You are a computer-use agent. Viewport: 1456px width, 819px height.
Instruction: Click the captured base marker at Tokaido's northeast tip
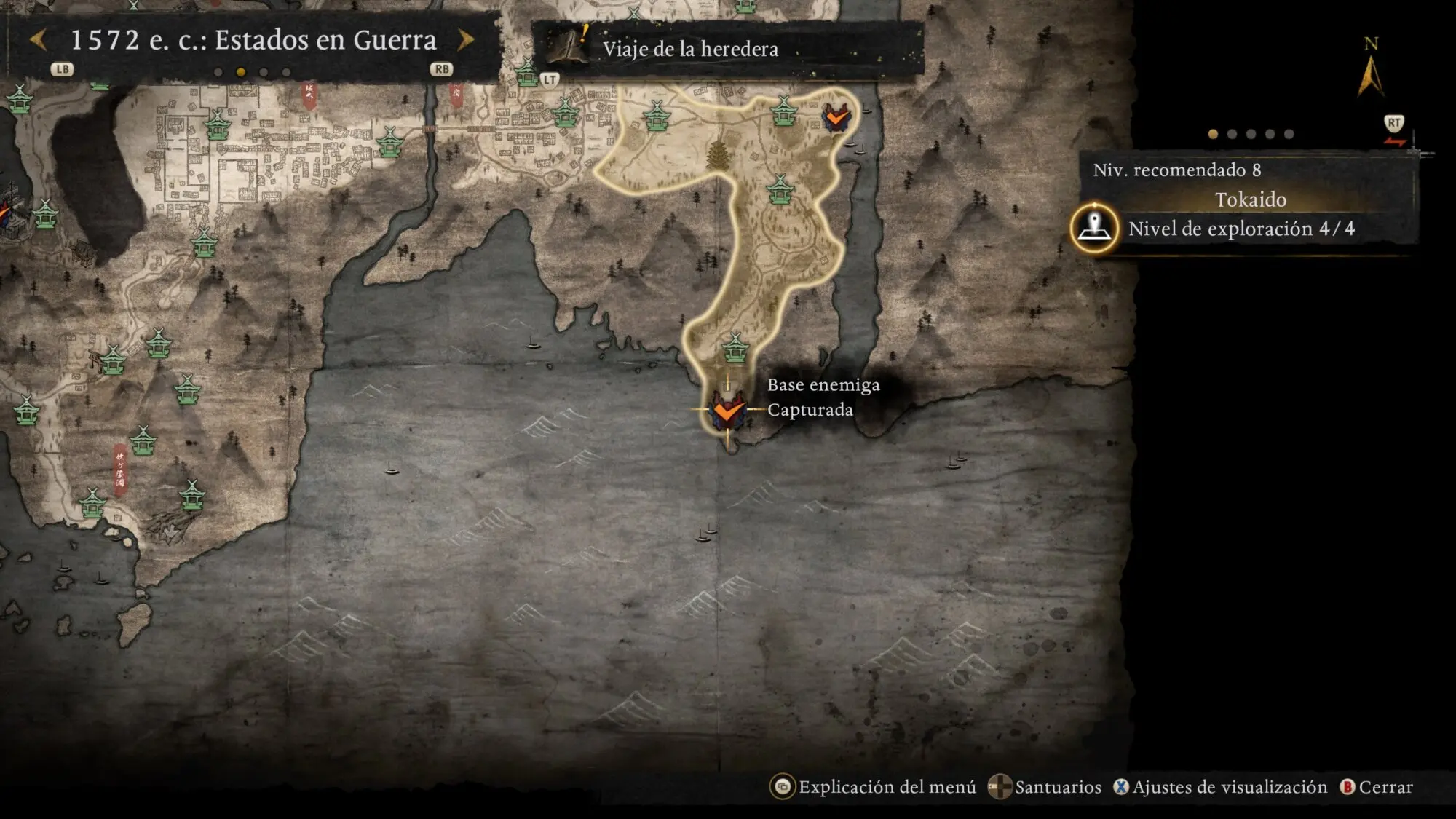(x=836, y=116)
